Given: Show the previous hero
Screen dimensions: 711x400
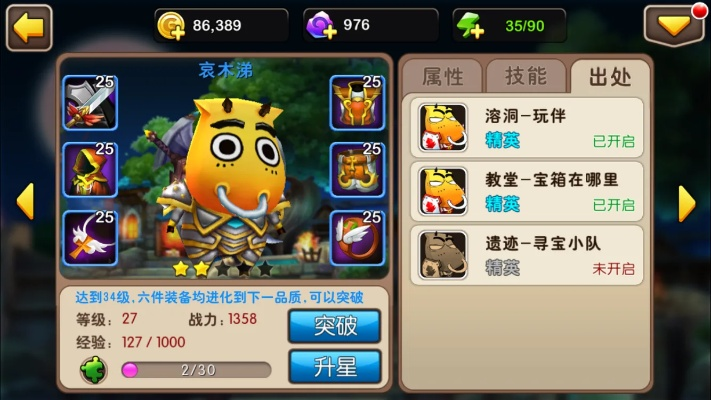Looking at the screenshot, I should coord(25,202).
